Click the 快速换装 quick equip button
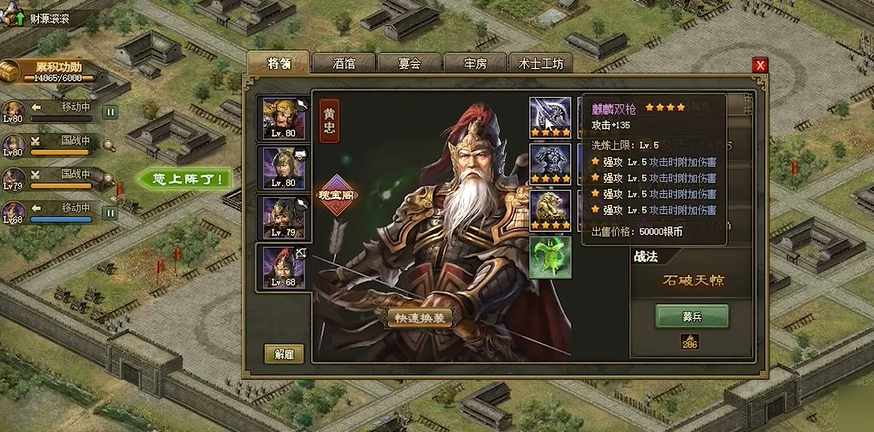This screenshot has width=874, height=432. (x=421, y=317)
